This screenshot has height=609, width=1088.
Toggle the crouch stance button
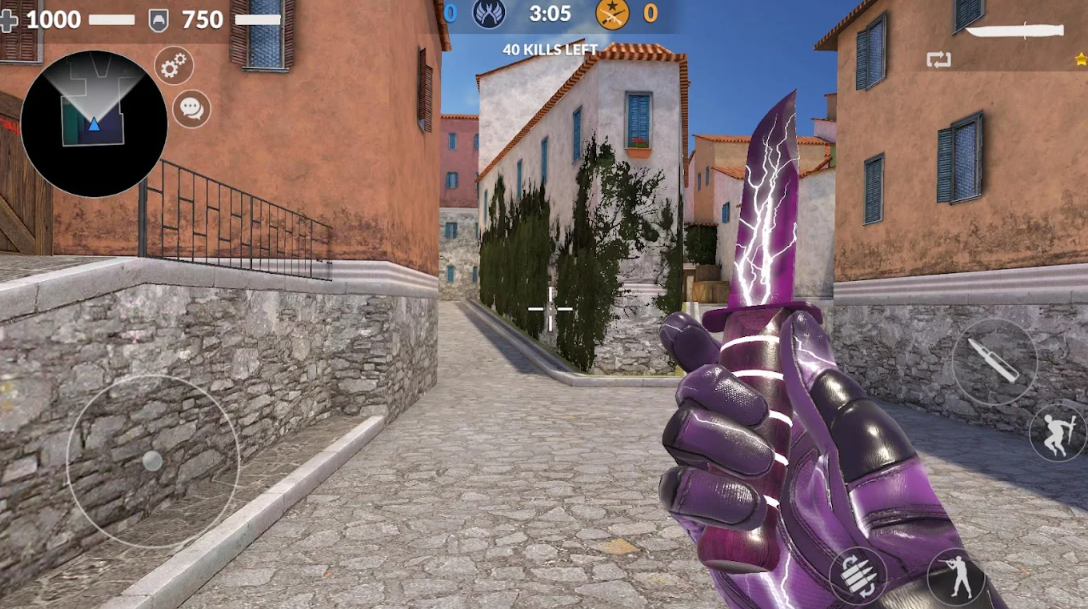click(955, 577)
